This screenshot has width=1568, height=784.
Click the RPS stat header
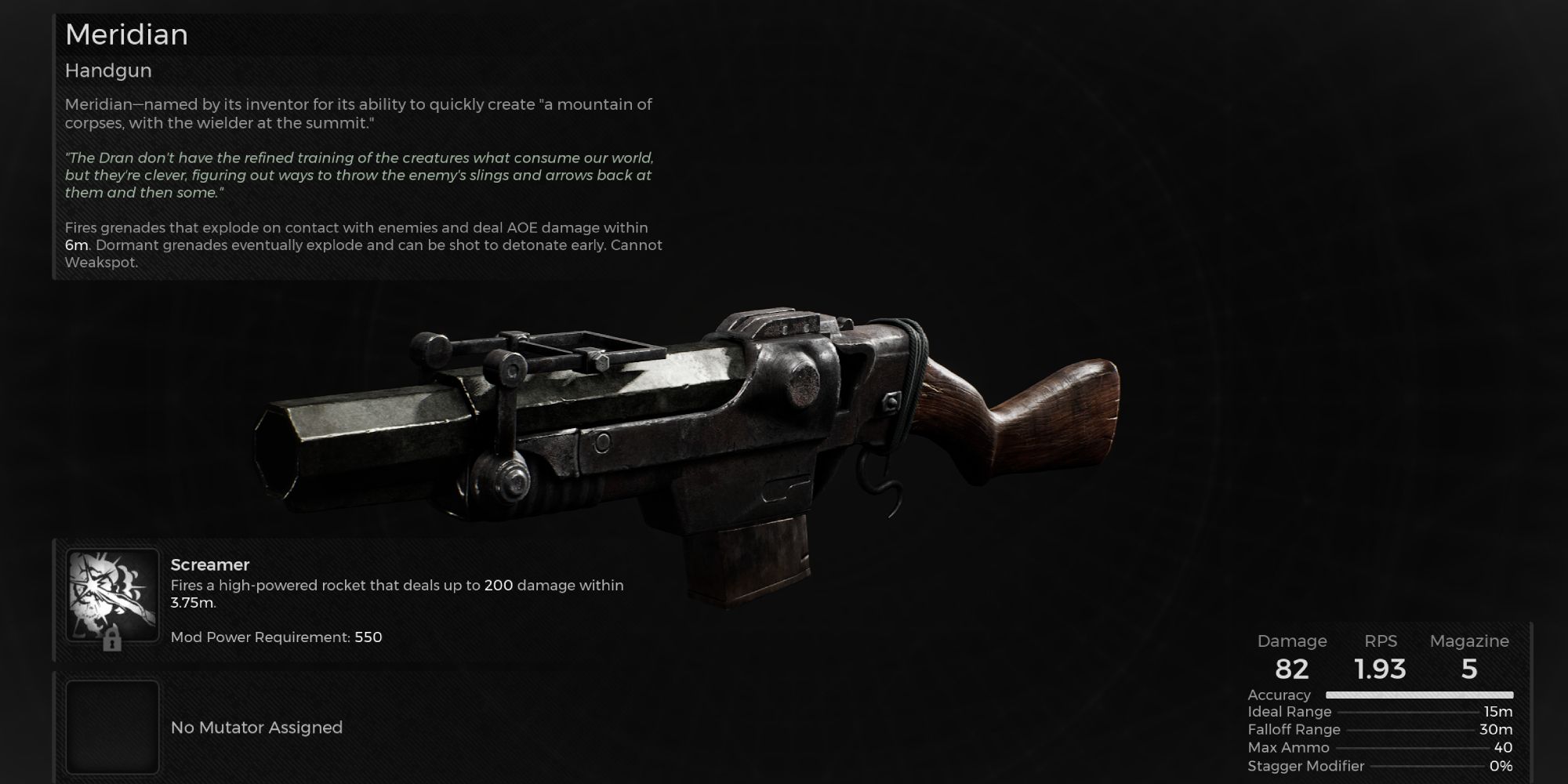click(x=1381, y=641)
